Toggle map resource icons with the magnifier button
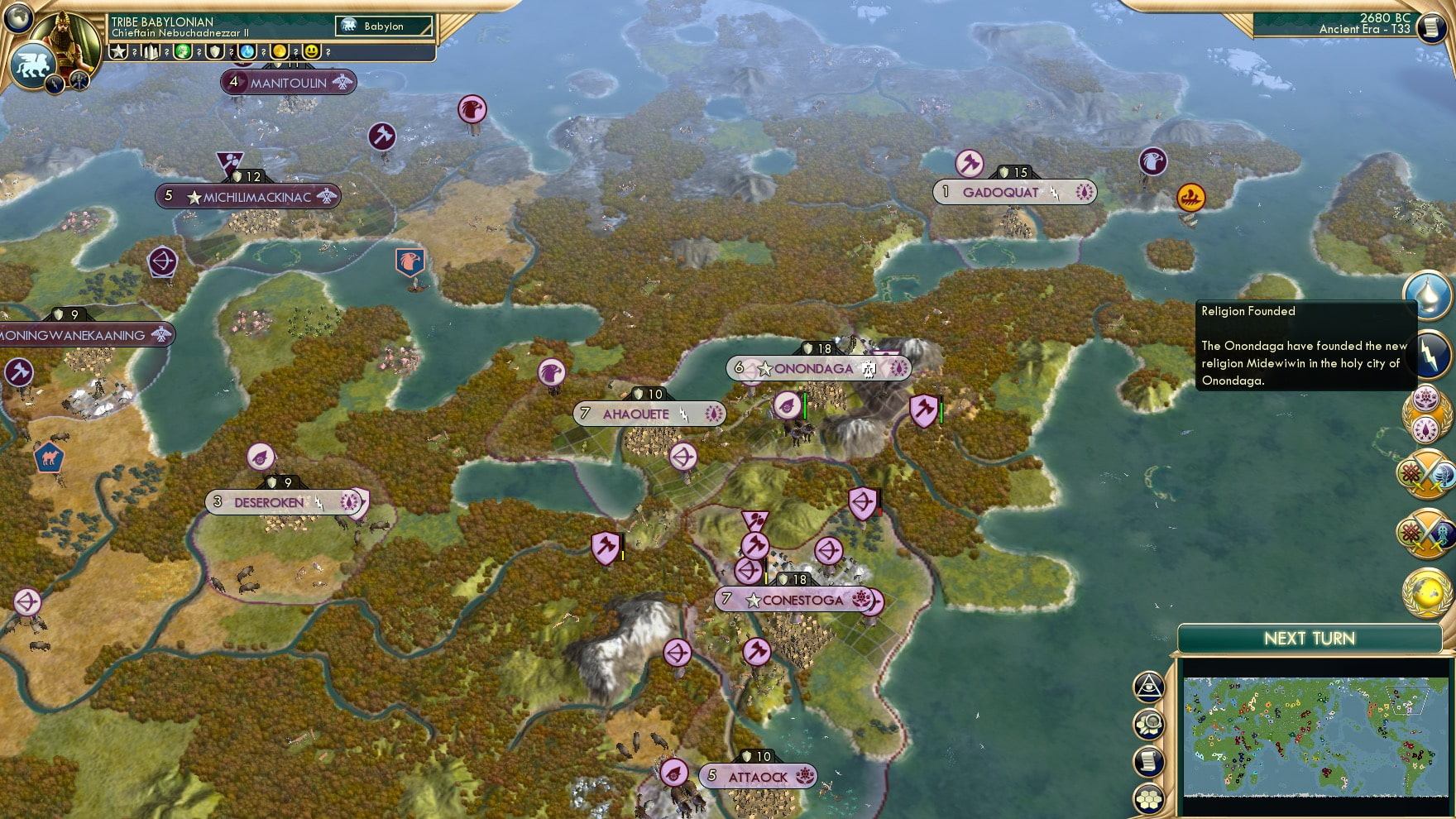Screen dimensions: 1456x819 (1150, 722)
